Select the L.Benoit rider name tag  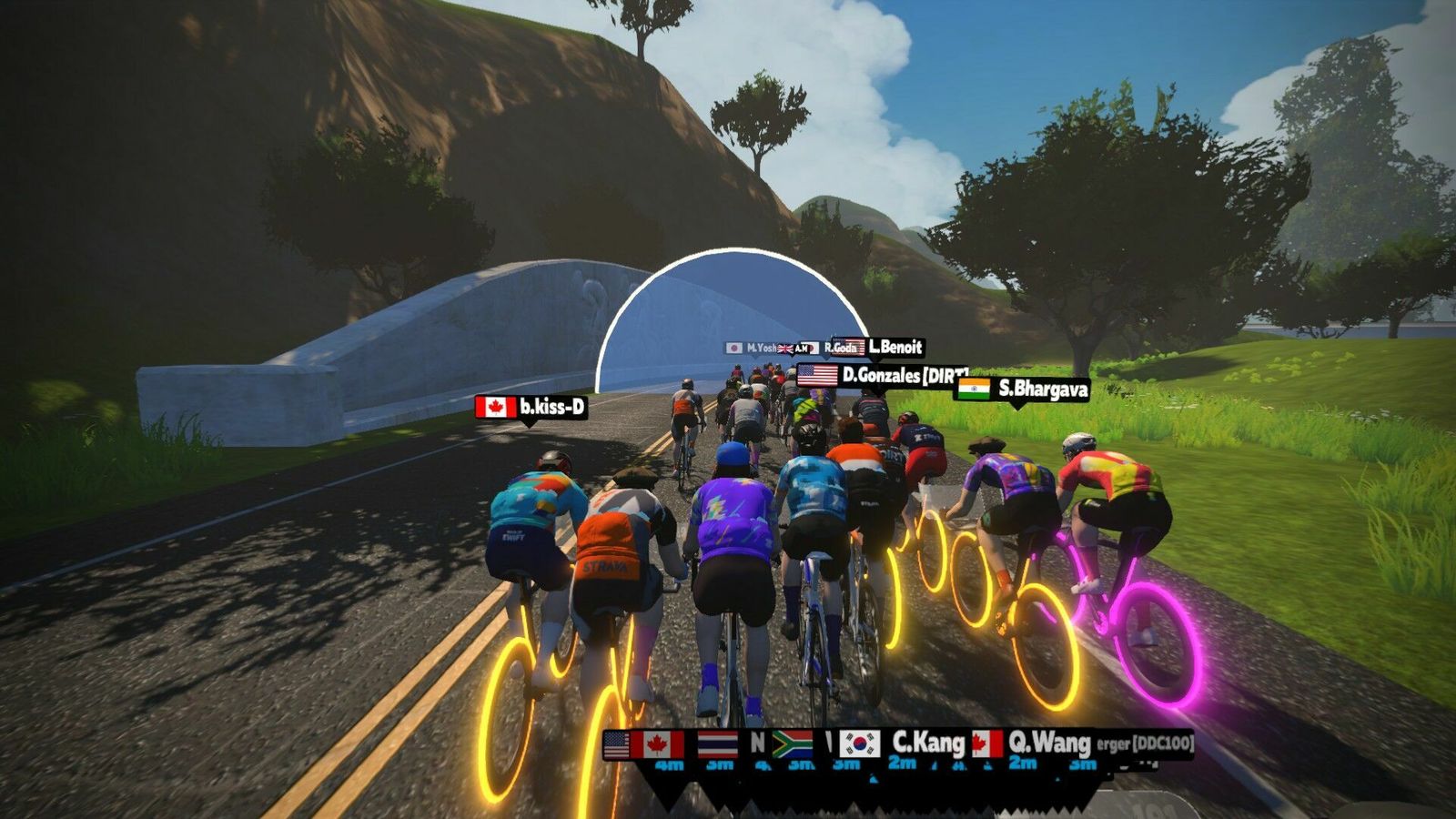tap(879, 347)
